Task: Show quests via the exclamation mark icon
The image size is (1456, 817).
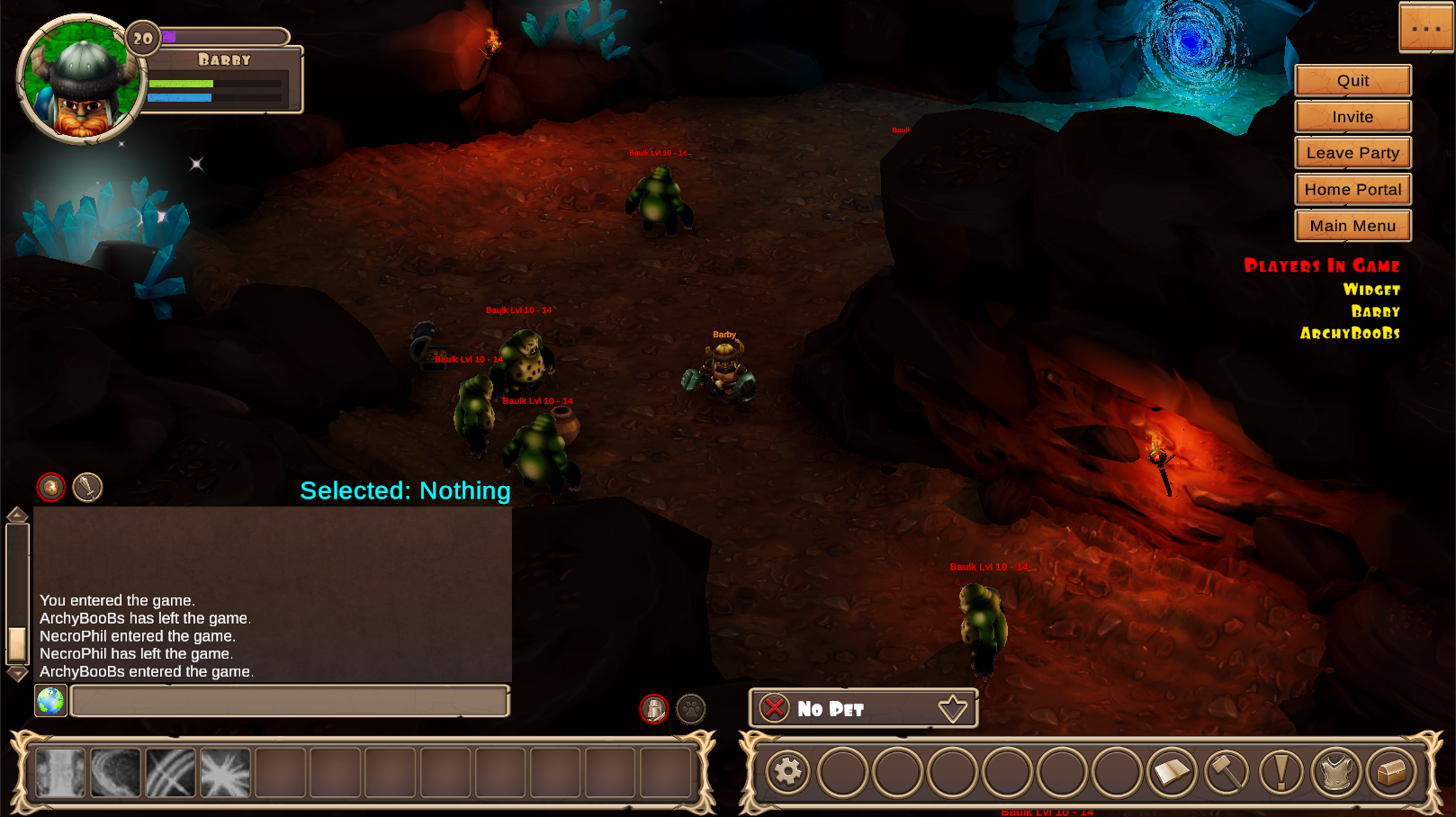Action: (x=1281, y=772)
